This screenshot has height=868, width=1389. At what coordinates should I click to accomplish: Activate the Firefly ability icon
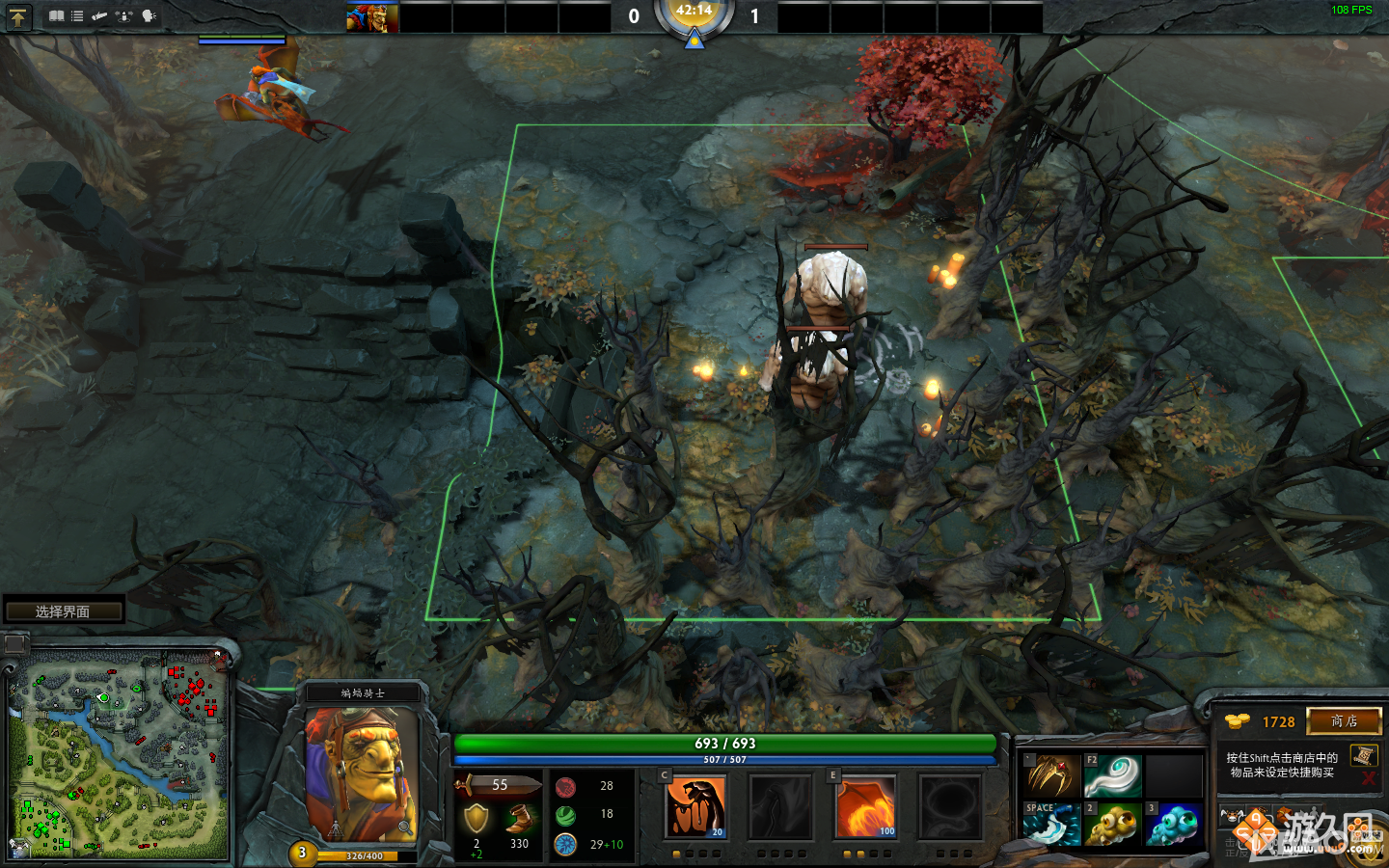pyautogui.click(x=865, y=807)
